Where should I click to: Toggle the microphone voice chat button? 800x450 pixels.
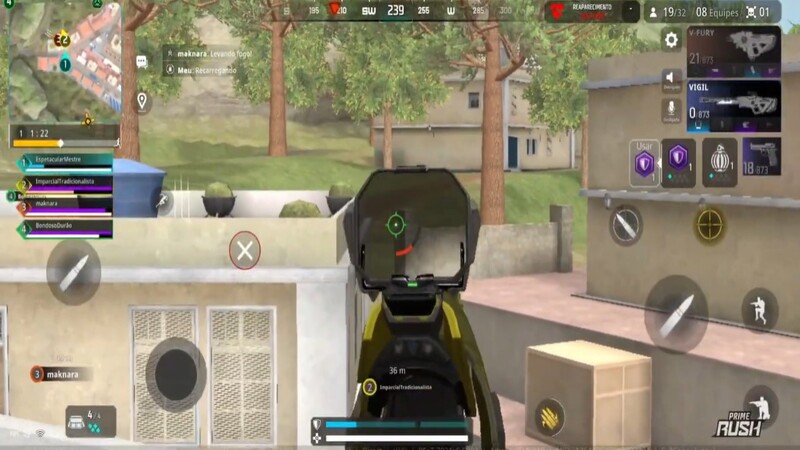(x=671, y=108)
